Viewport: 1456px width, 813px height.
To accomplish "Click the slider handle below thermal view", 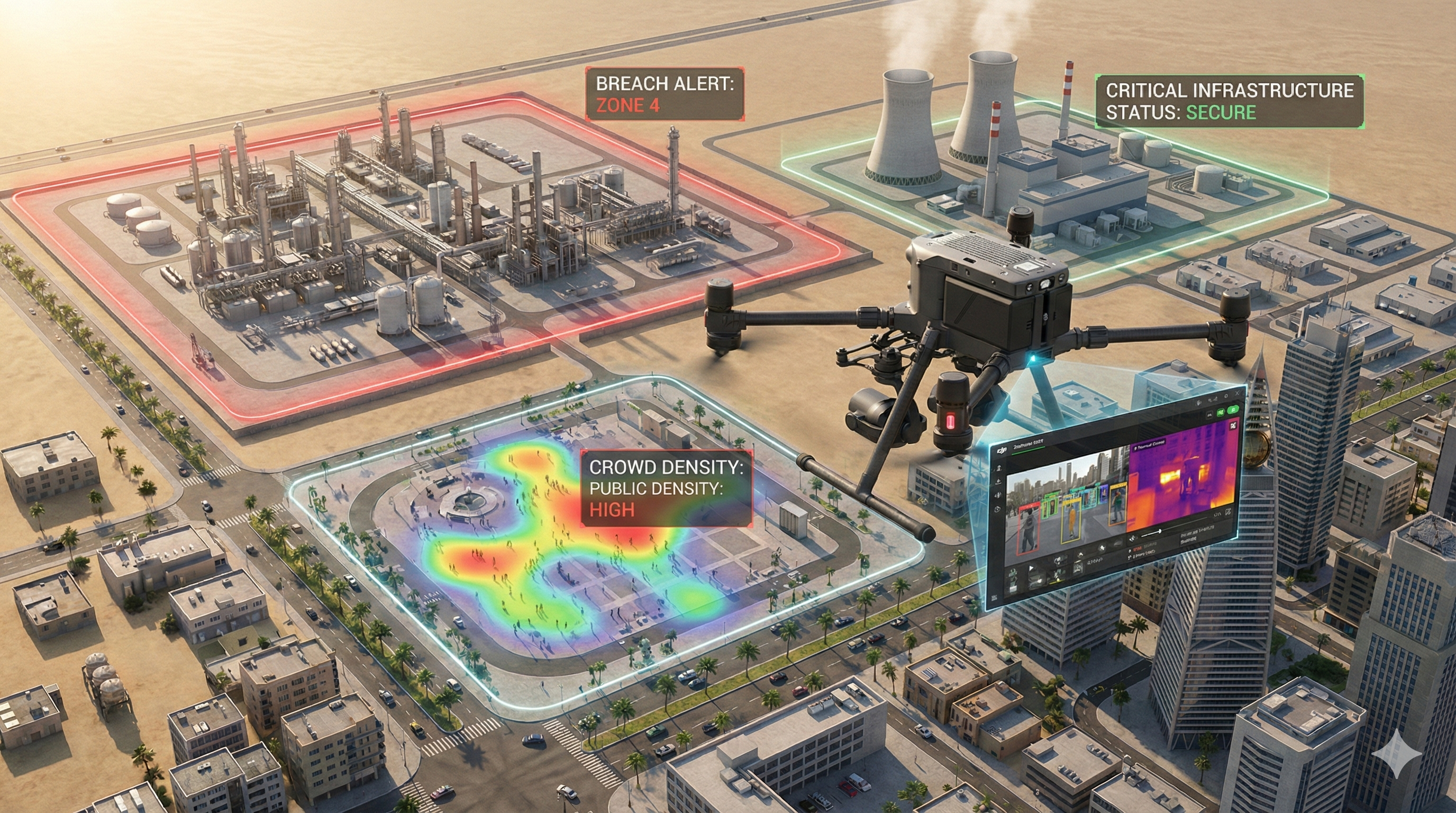I will pyautogui.click(x=1160, y=531).
